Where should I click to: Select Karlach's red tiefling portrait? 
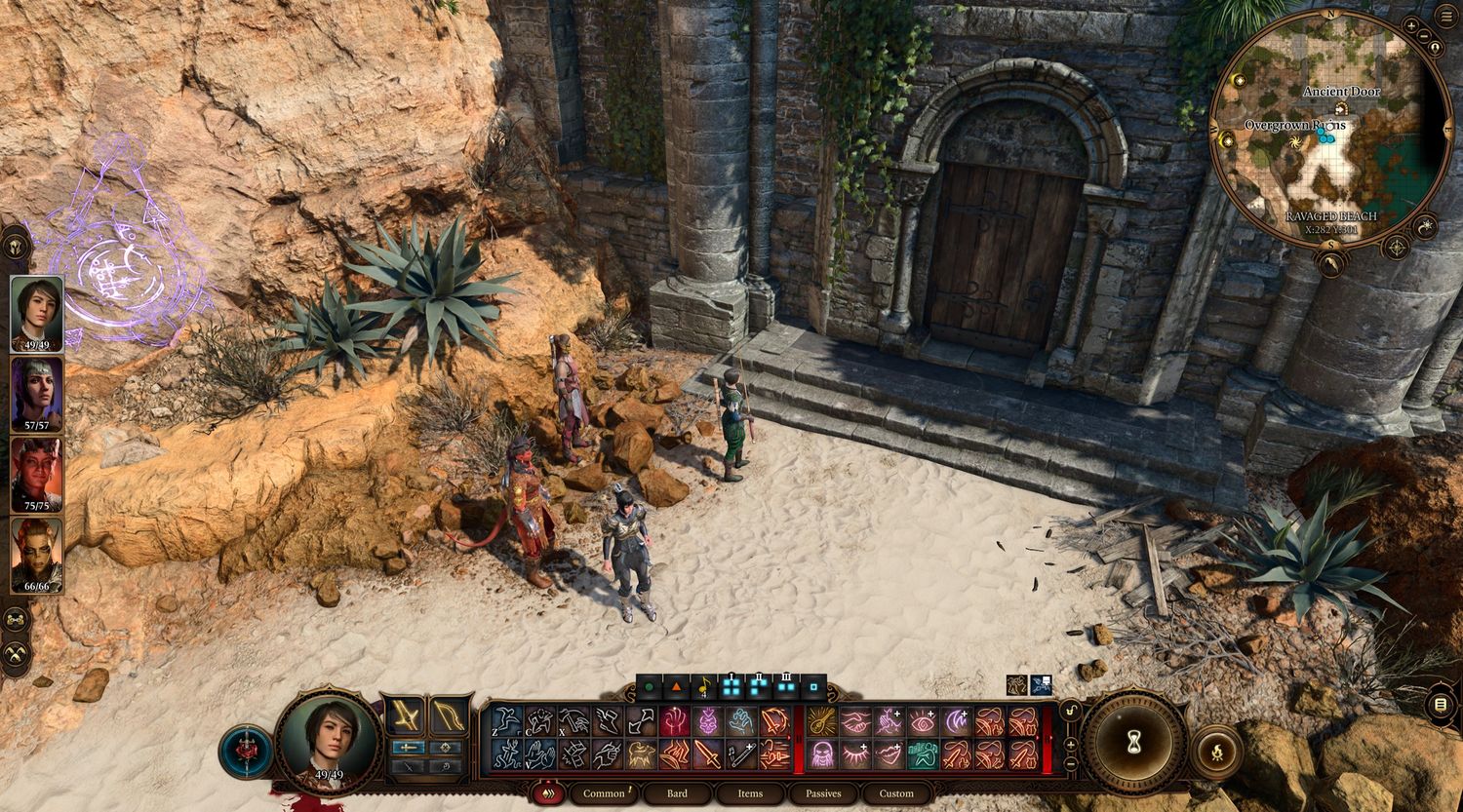tap(37, 475)
